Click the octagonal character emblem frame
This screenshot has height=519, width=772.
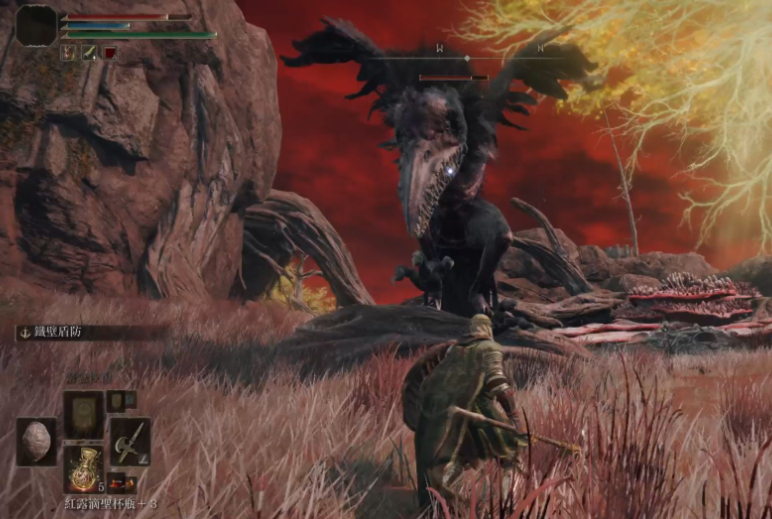coord(37,25)
